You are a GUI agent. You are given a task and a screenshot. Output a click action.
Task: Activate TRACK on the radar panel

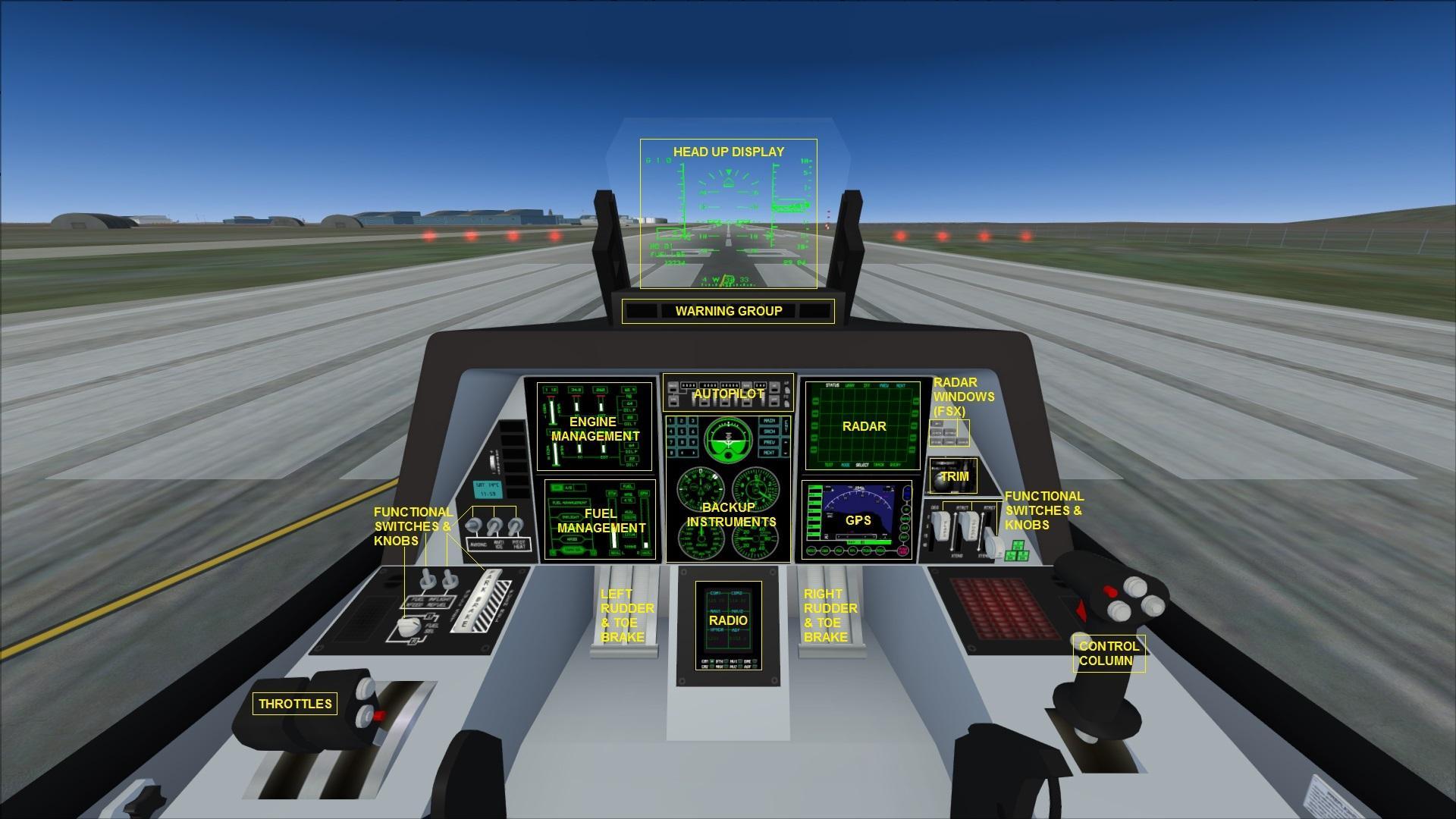click(x=879, y=464)
